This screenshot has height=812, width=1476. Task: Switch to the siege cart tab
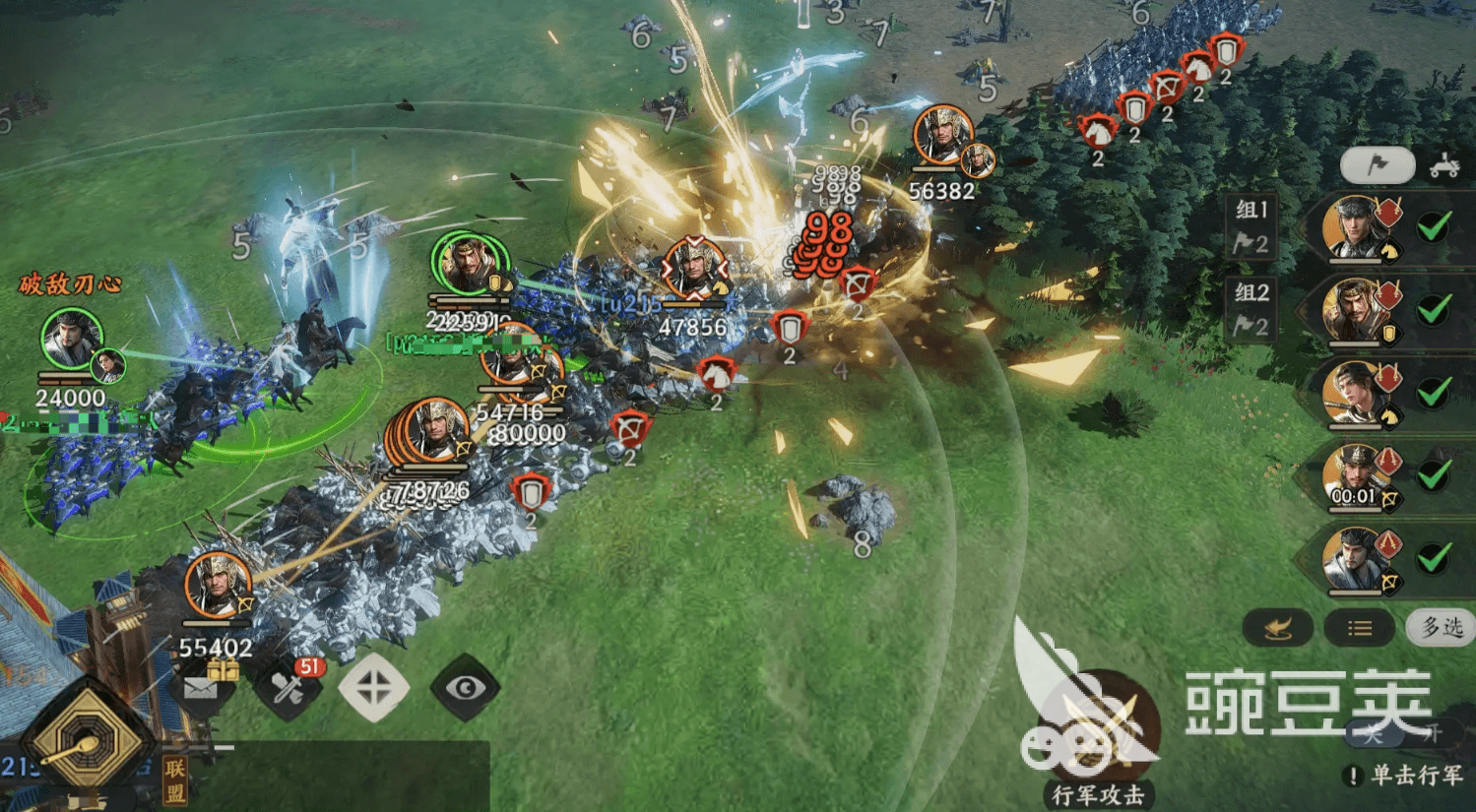(x=1444, y=165)
